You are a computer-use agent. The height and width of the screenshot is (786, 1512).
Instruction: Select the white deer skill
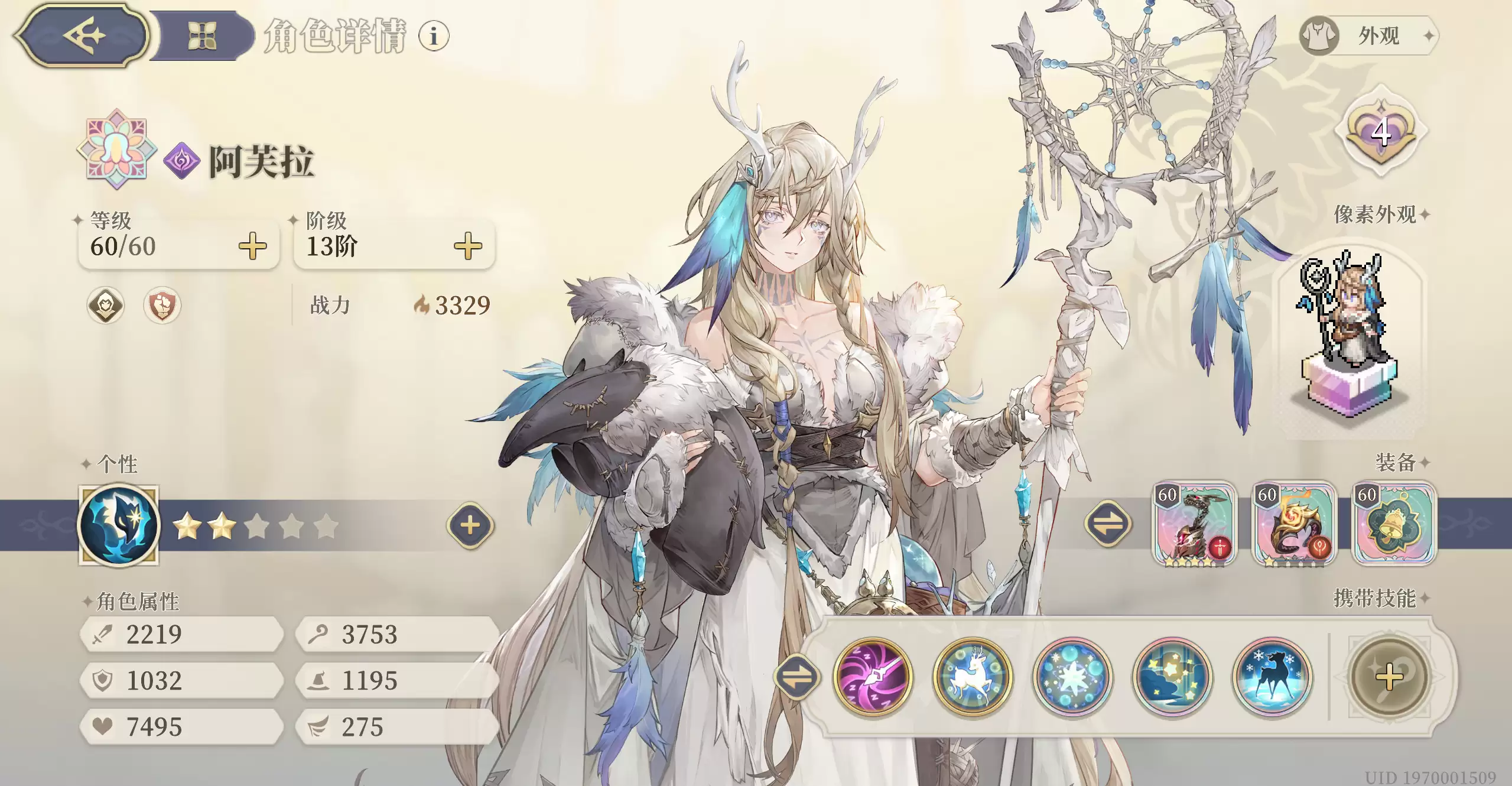point(973,677)
